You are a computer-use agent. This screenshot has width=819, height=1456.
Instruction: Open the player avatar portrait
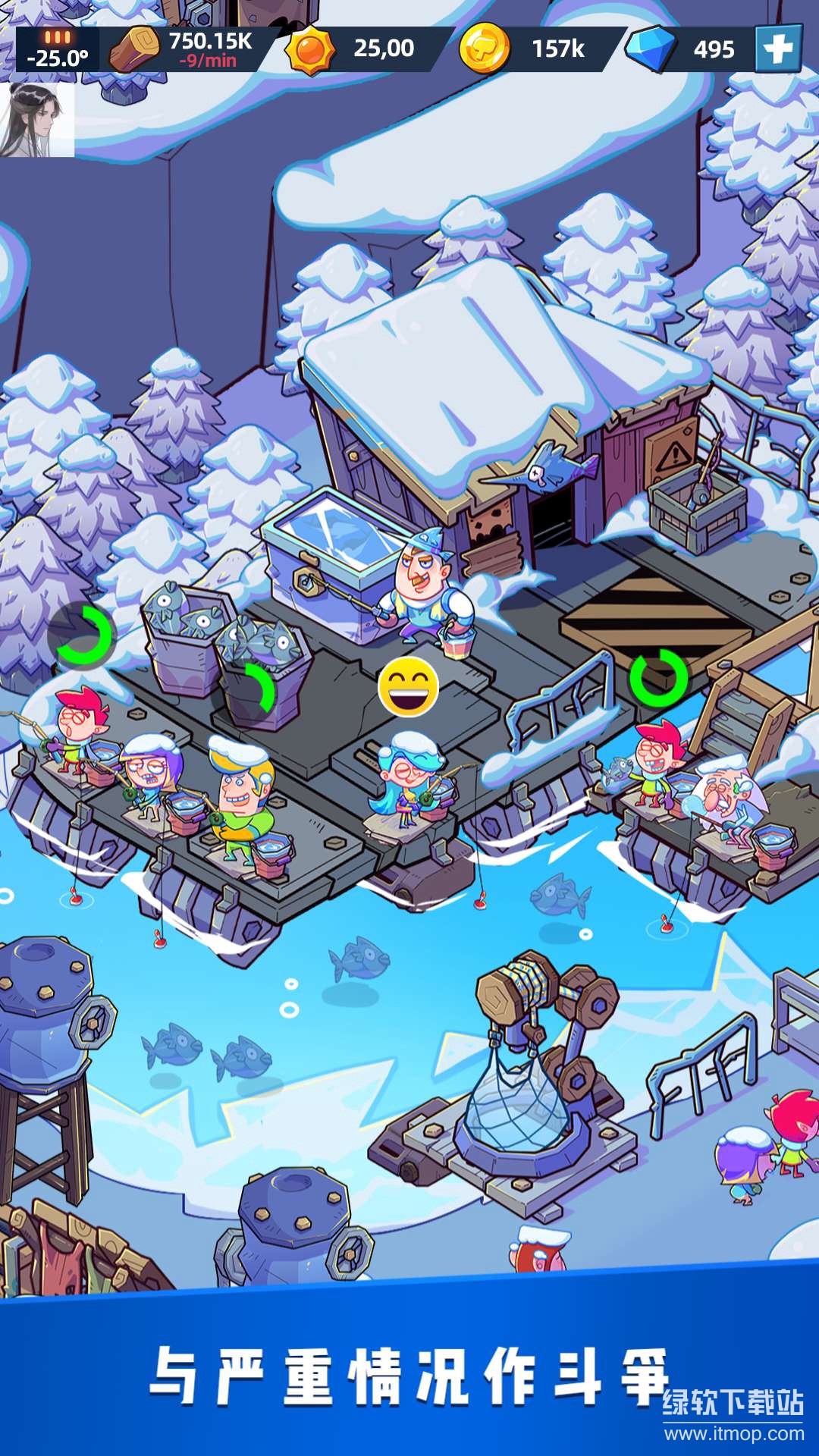coord(38,119)
